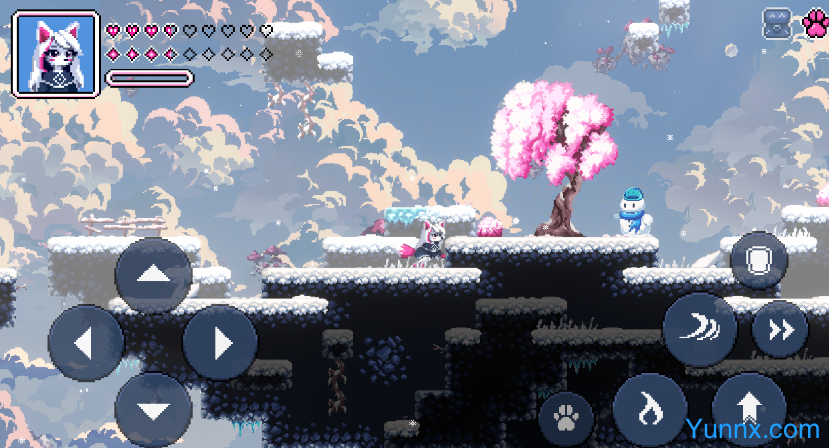Screen dimensions: 829x448
Task: Tap the down arrow on the D-pad
Action: click(153, 410)
